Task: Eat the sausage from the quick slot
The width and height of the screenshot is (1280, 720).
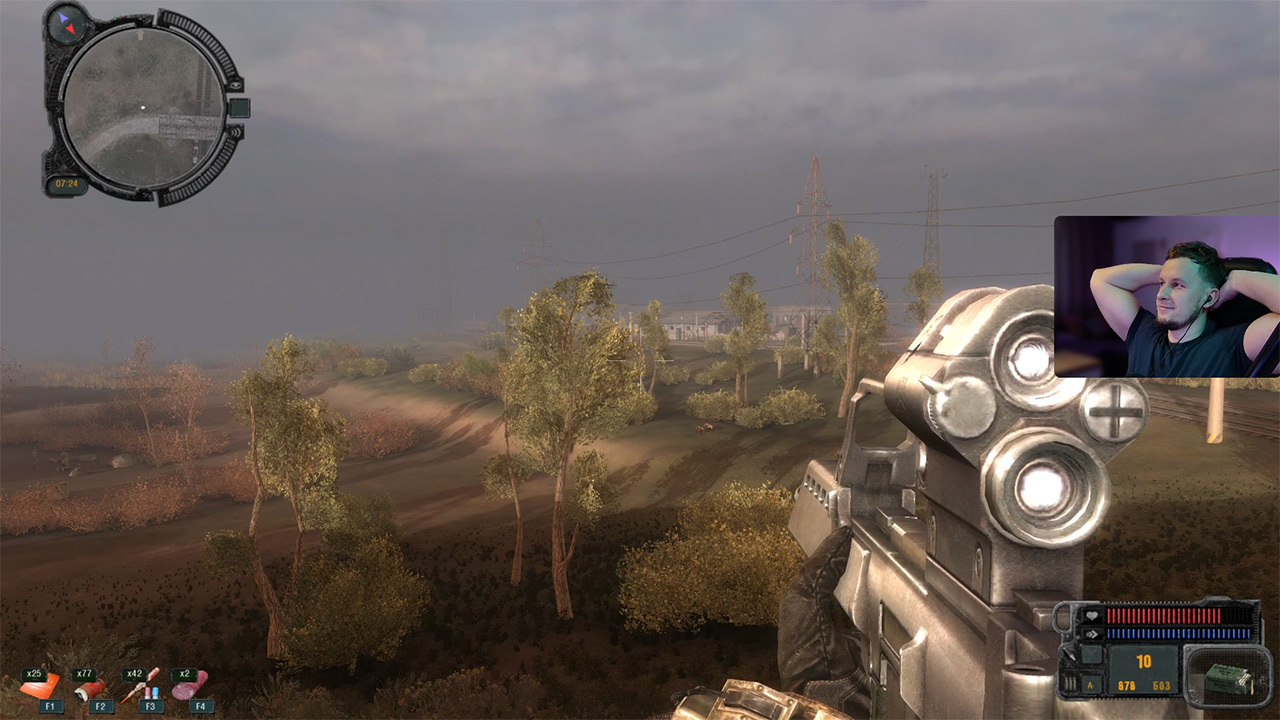Action: tap(189, 686)
